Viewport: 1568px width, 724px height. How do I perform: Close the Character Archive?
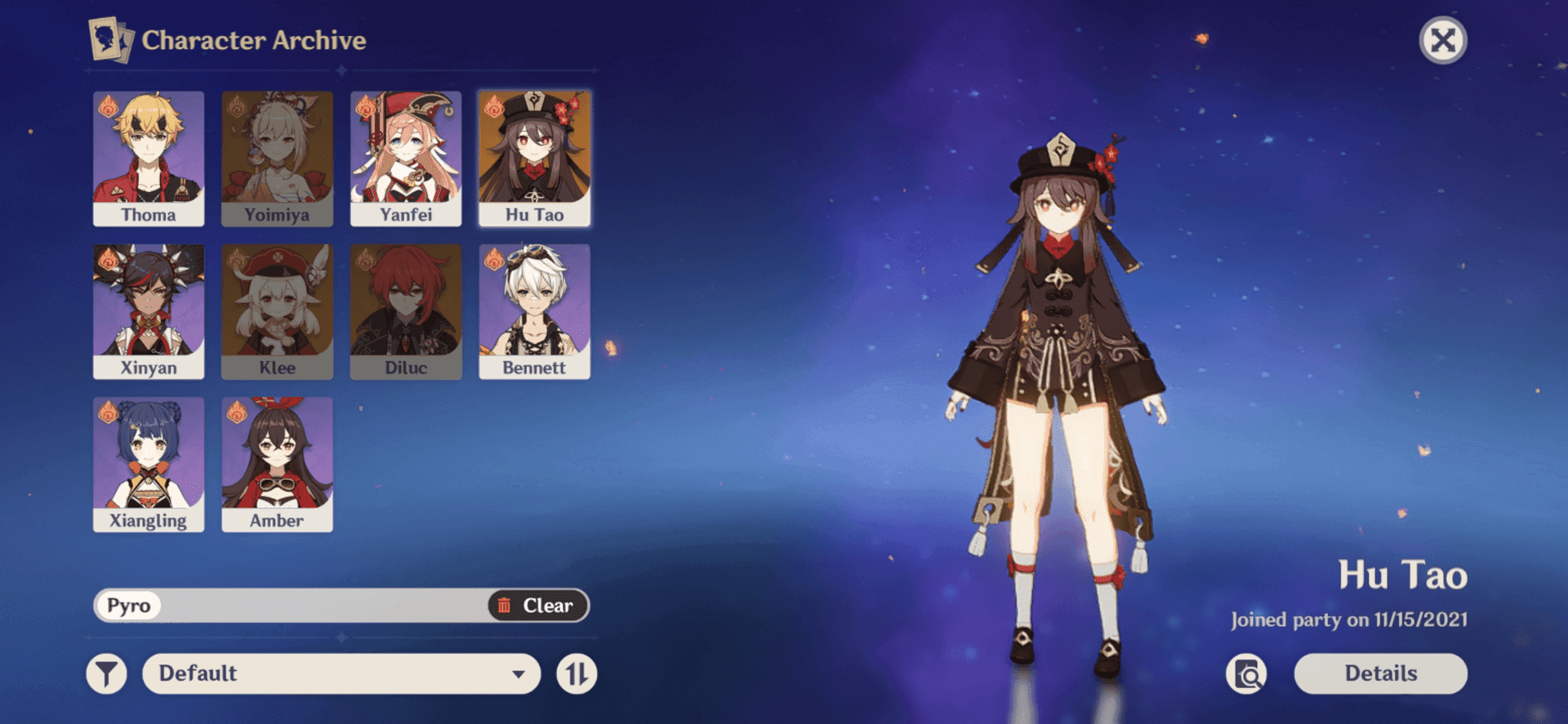[x=1443, y=40]
